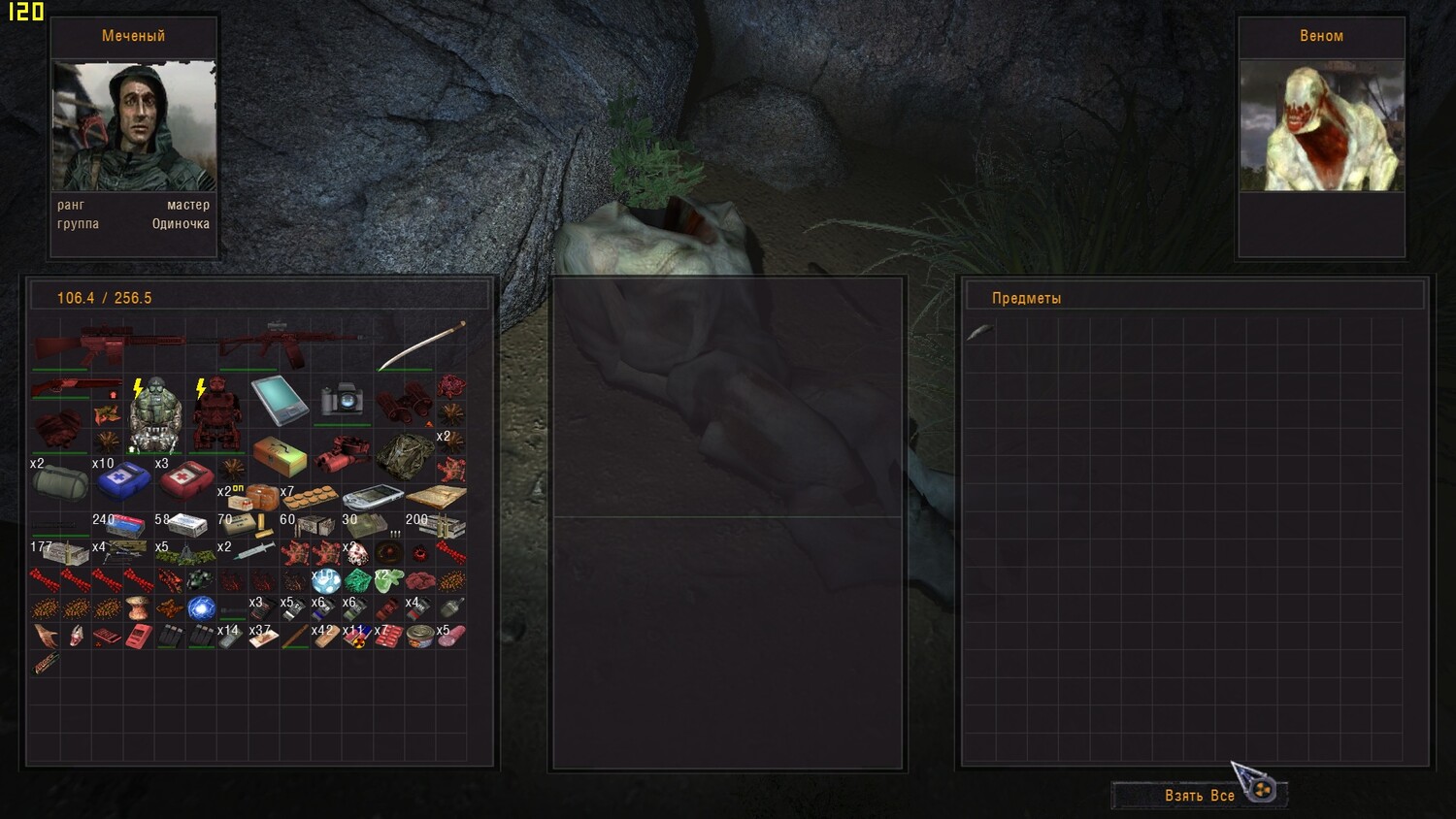The height and width of the screenshot is (819, 1456).
Task: Select the sausage stack
Action: pyautogui.click(x=451, y=636)
